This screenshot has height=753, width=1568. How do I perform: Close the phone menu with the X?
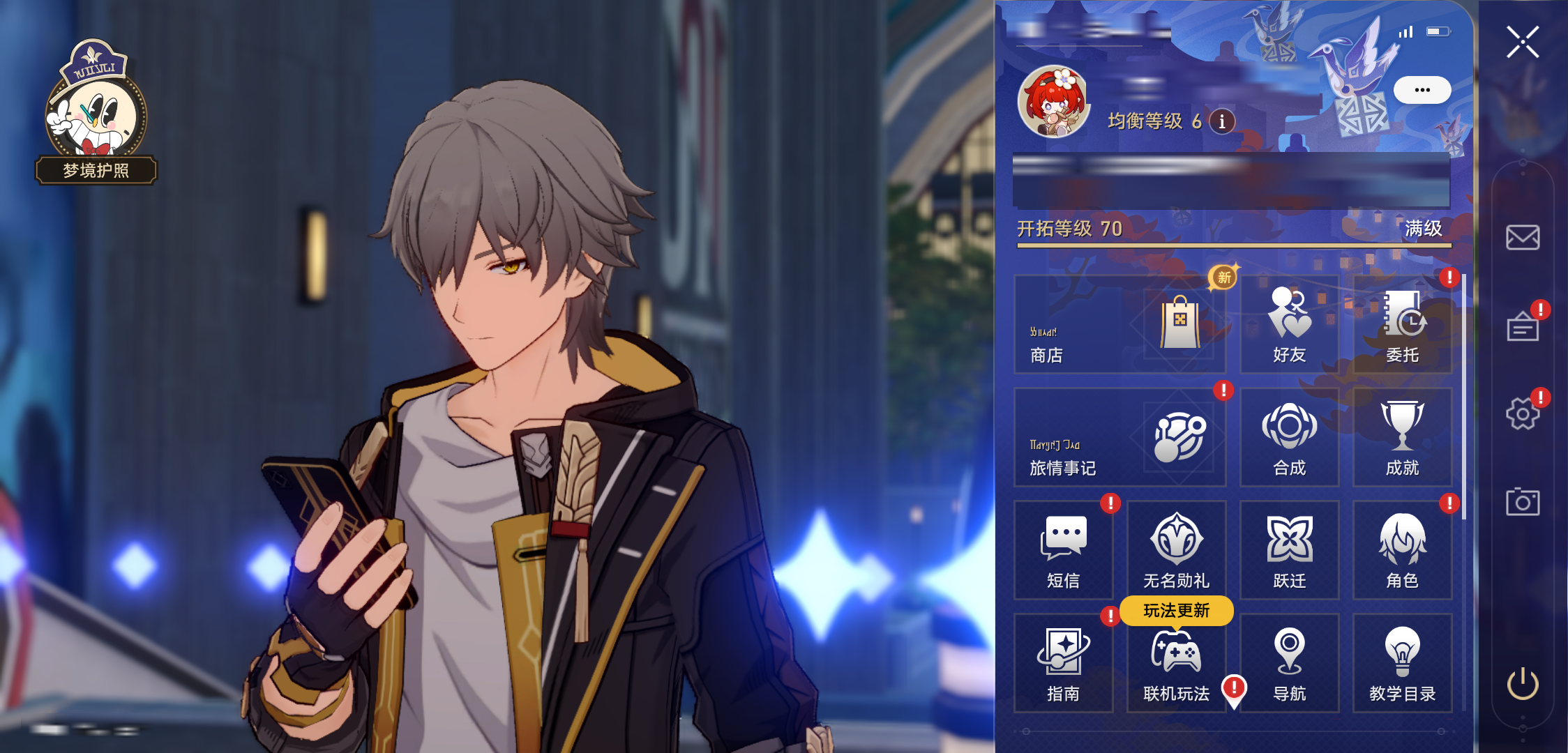point(1522,42)
